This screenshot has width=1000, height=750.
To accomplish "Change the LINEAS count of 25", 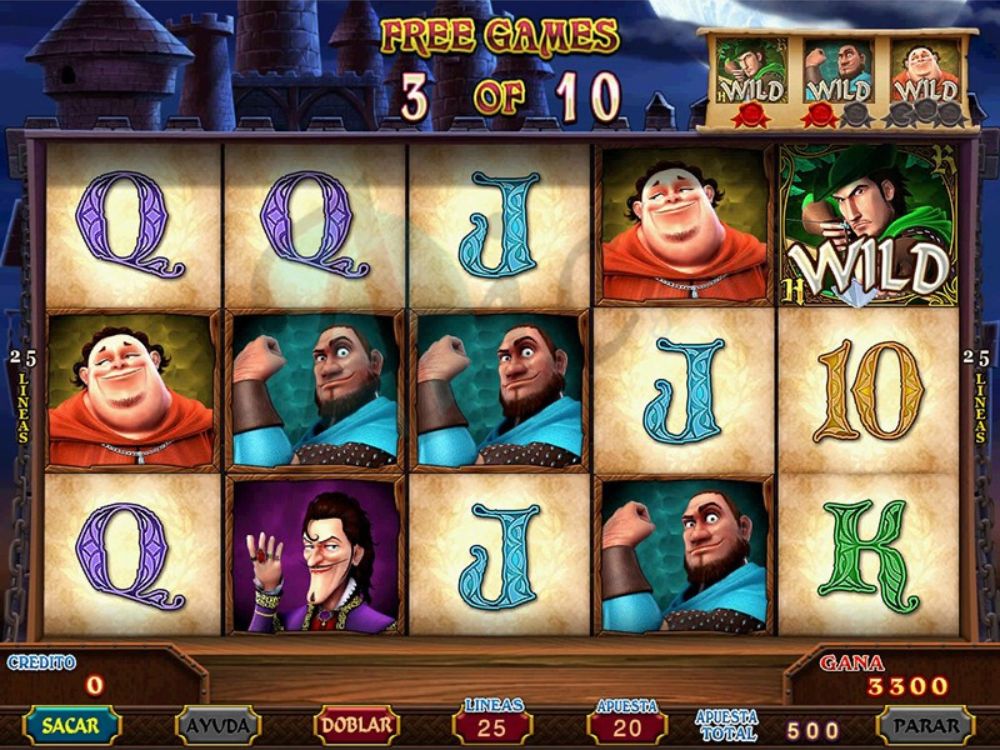I will pos(492,726).
